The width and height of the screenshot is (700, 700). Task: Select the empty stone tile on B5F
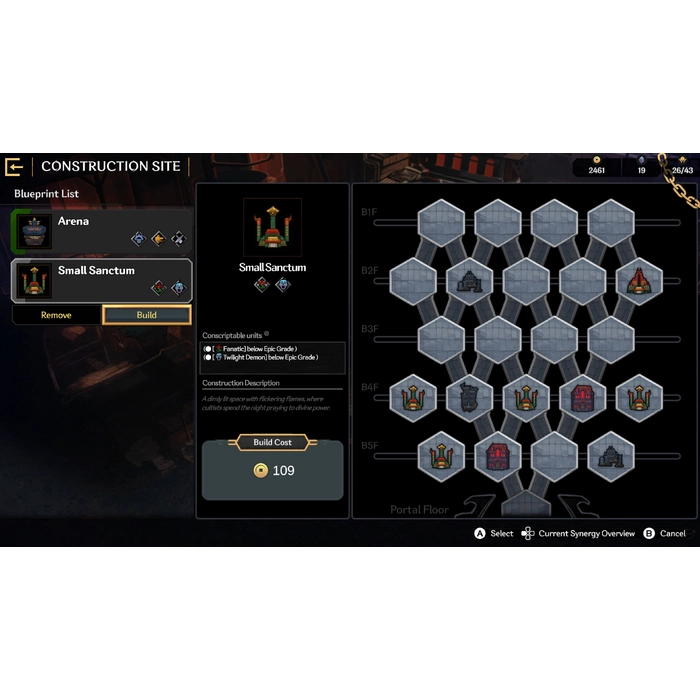click(x=554, y=456)
